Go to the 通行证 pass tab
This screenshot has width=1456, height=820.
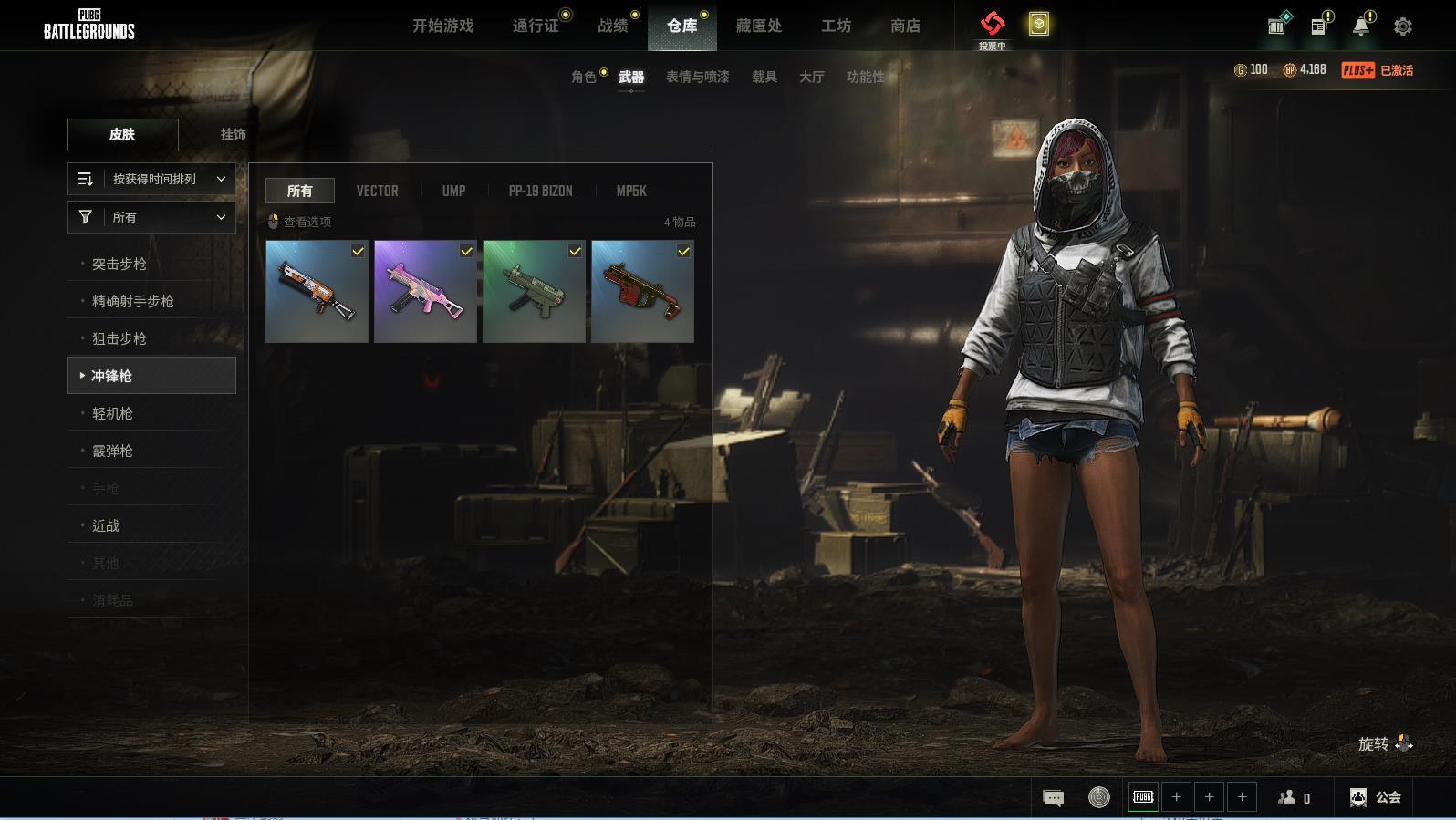coord(536,26)
